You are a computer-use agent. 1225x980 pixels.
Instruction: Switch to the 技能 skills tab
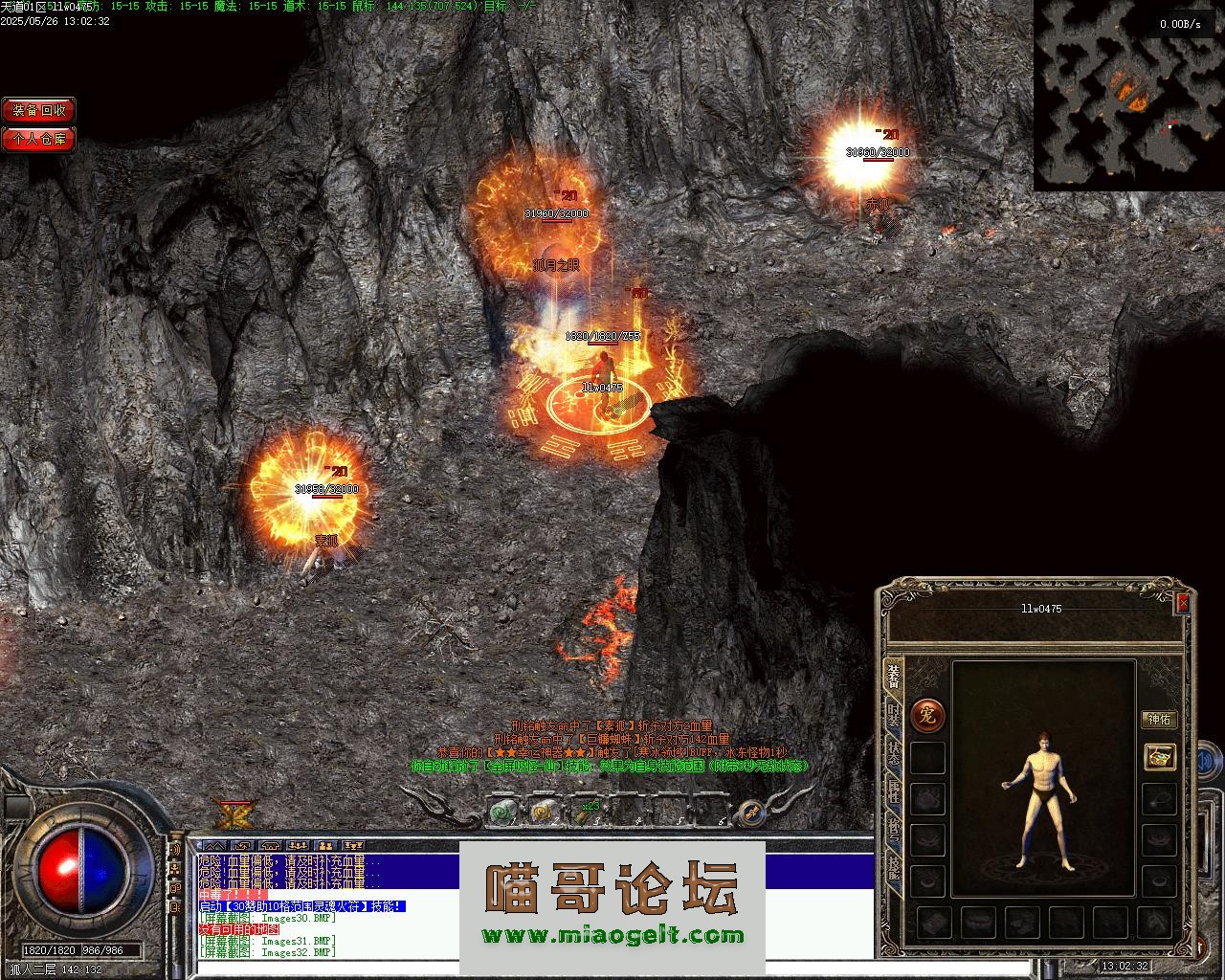coord(893,867)
